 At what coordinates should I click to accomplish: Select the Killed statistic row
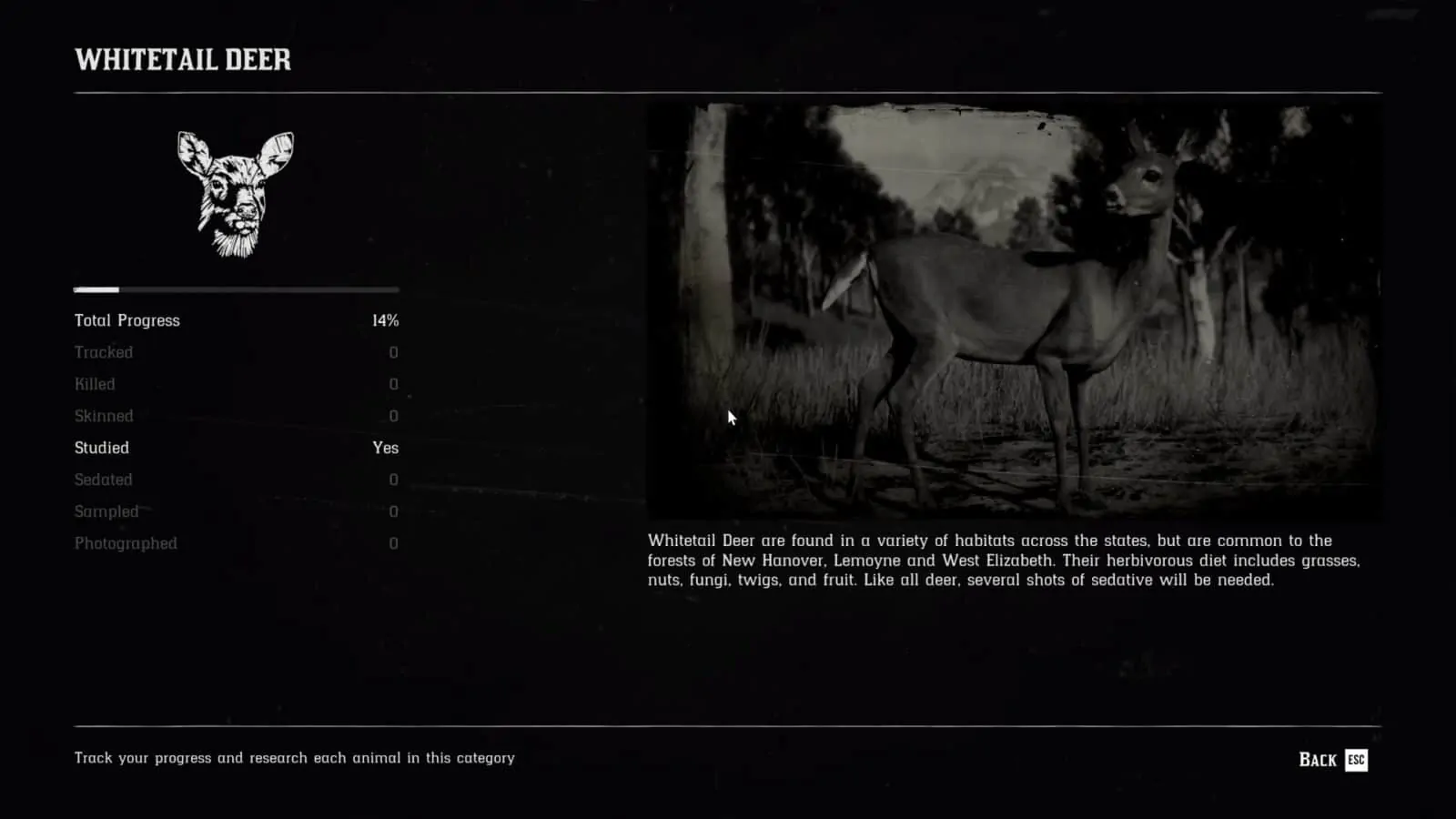tap(95, 384)
